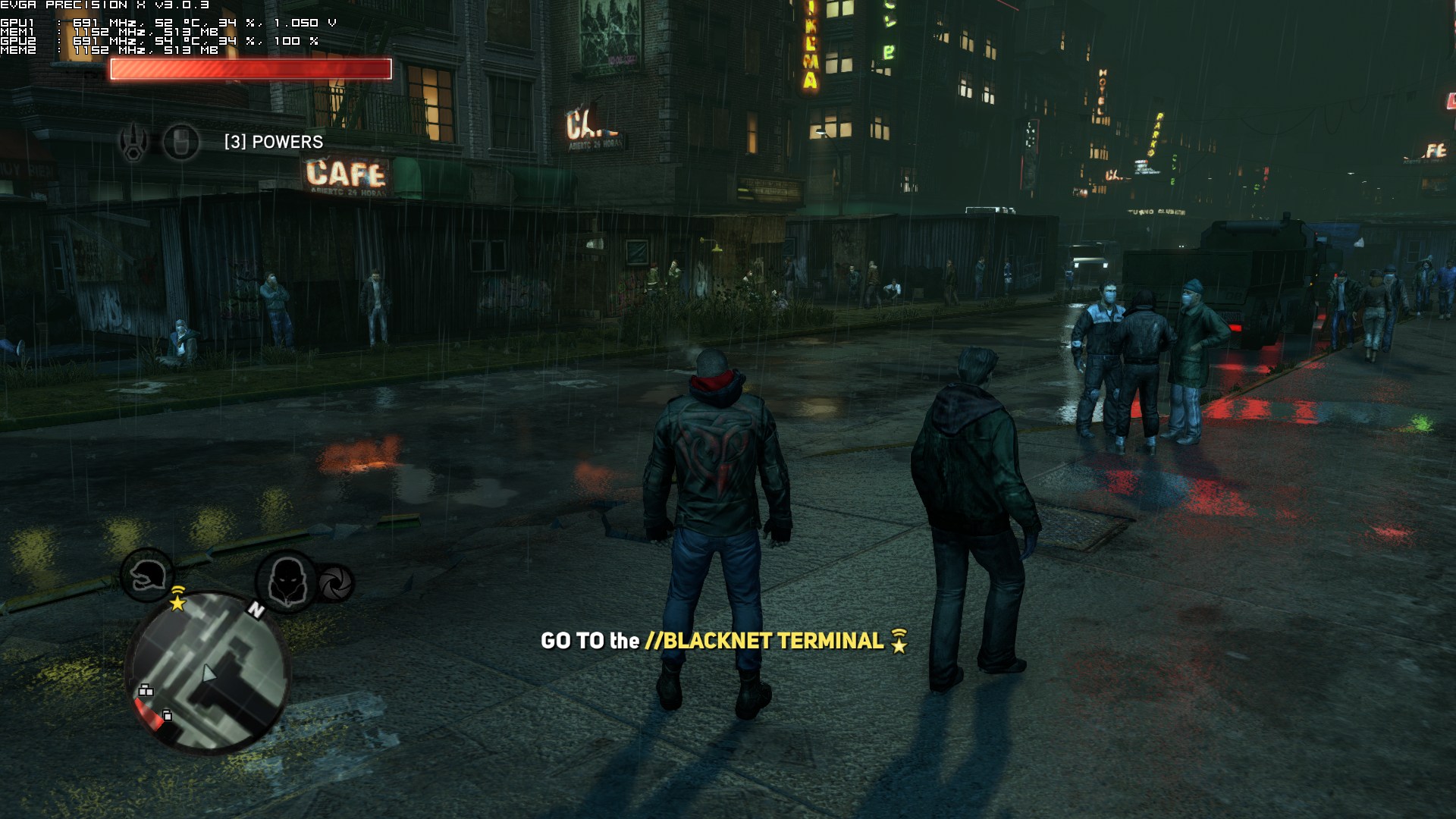
Task: Open the circular minimap
Action: pos(208,671)
